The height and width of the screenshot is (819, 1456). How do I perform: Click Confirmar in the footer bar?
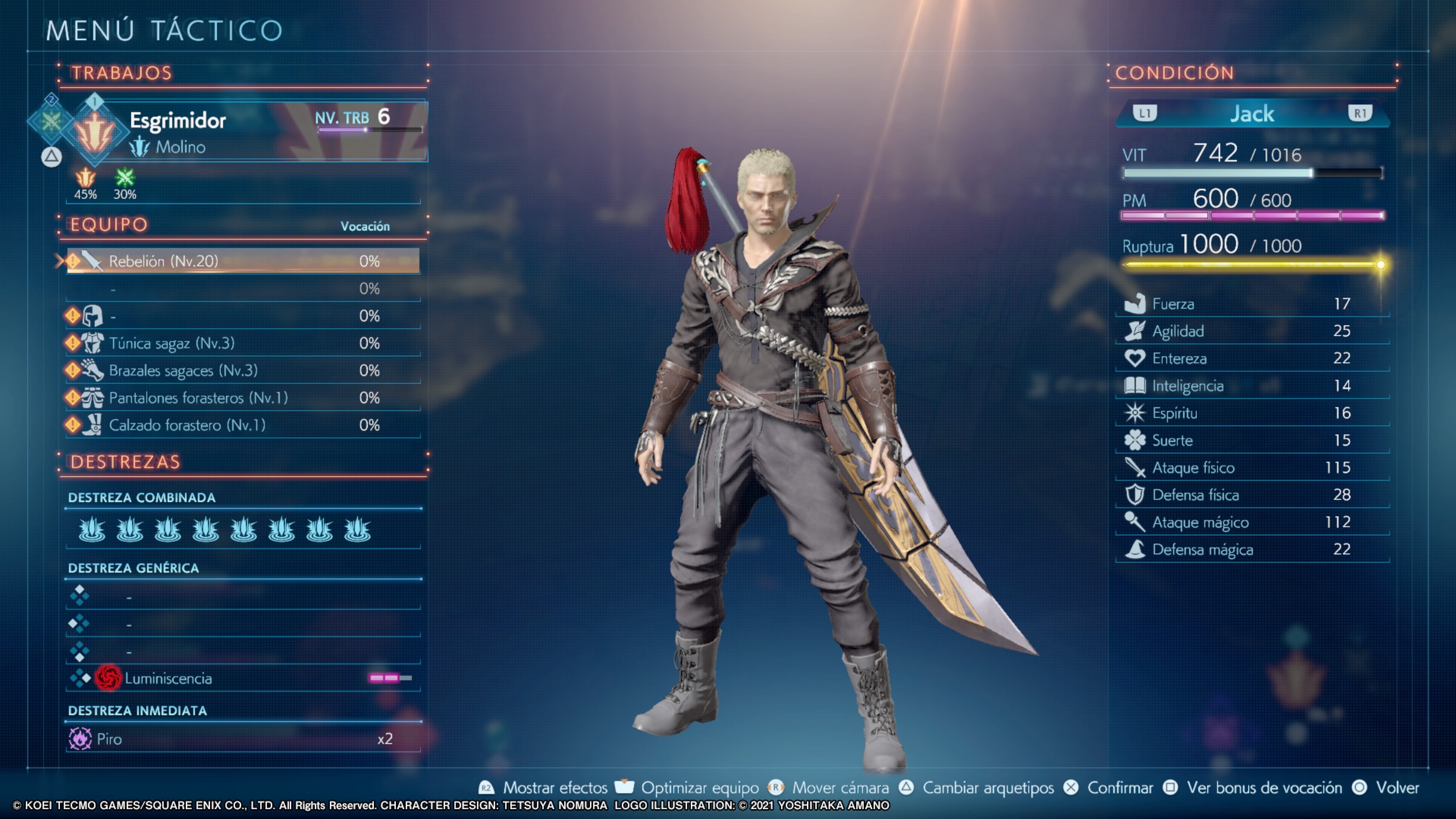point(1119,788)
